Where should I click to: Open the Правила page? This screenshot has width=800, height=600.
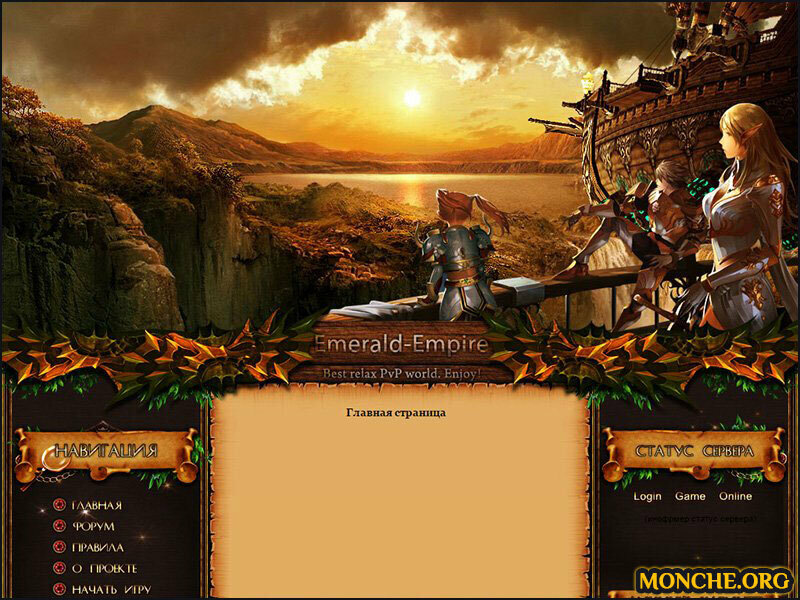pos(97,547)
